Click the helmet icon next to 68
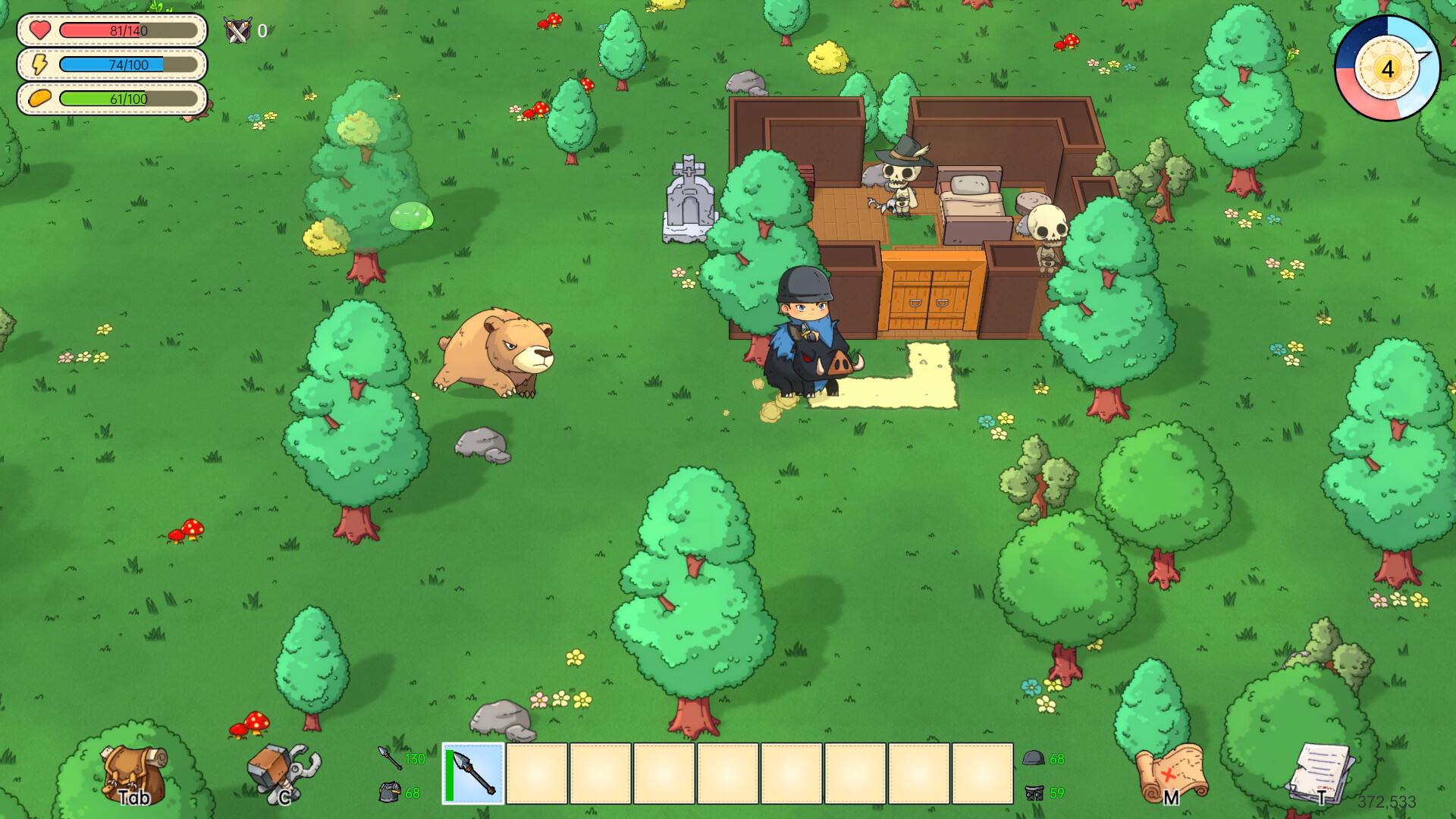Viewport: 1456px width, 819px height. (x=1033, y=758)
